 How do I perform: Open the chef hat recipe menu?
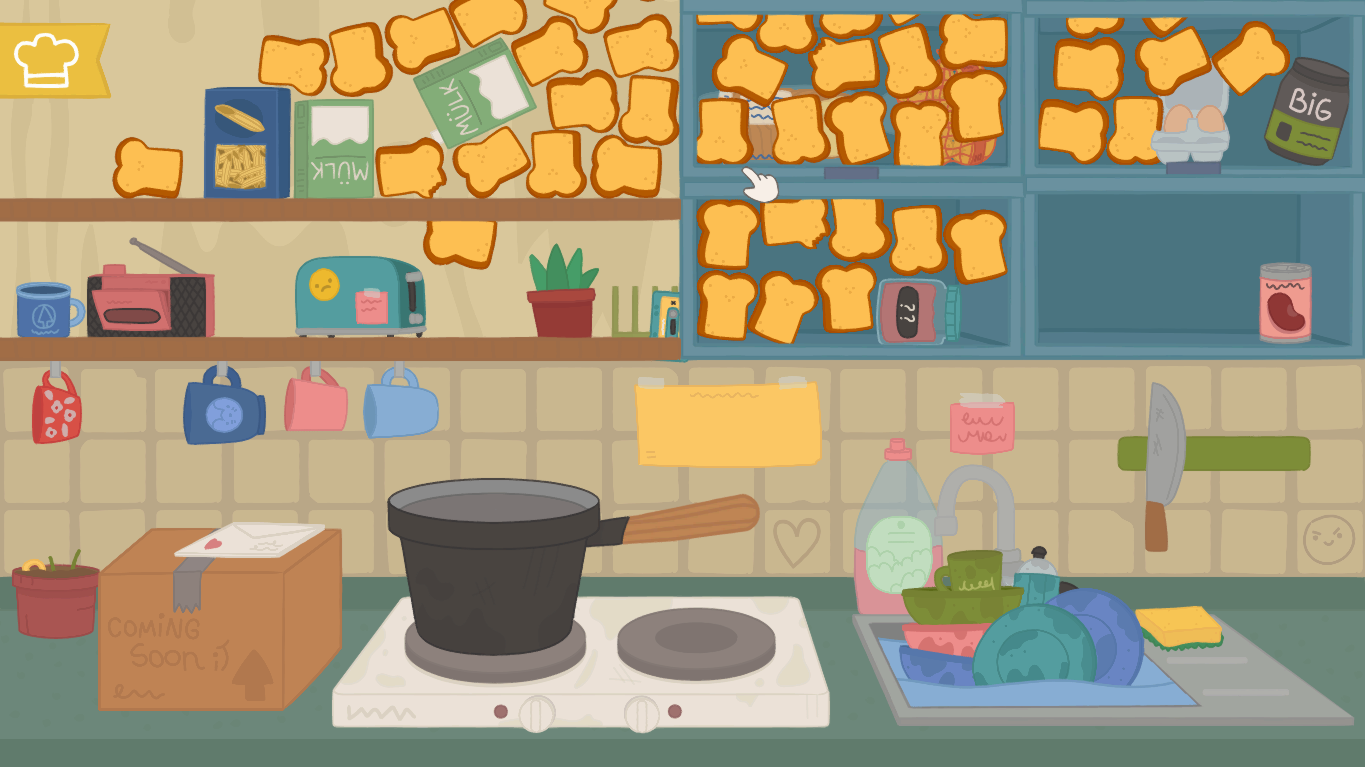click(x=47, y=59)
